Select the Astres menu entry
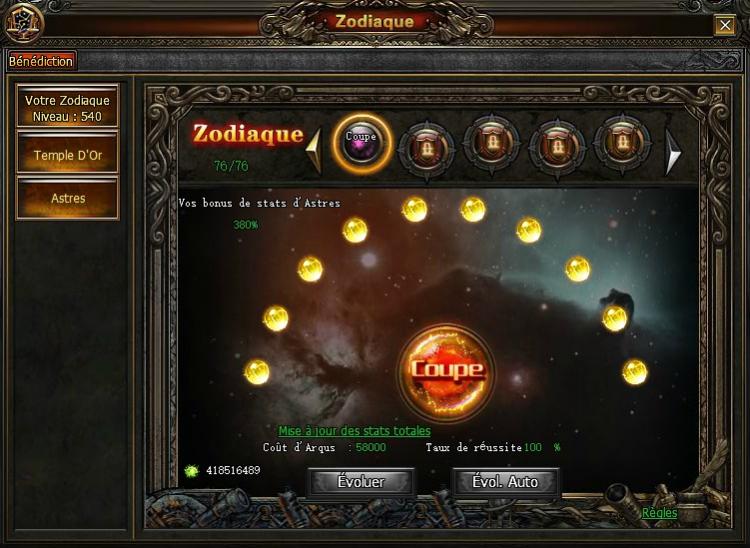 coord(68,198)
